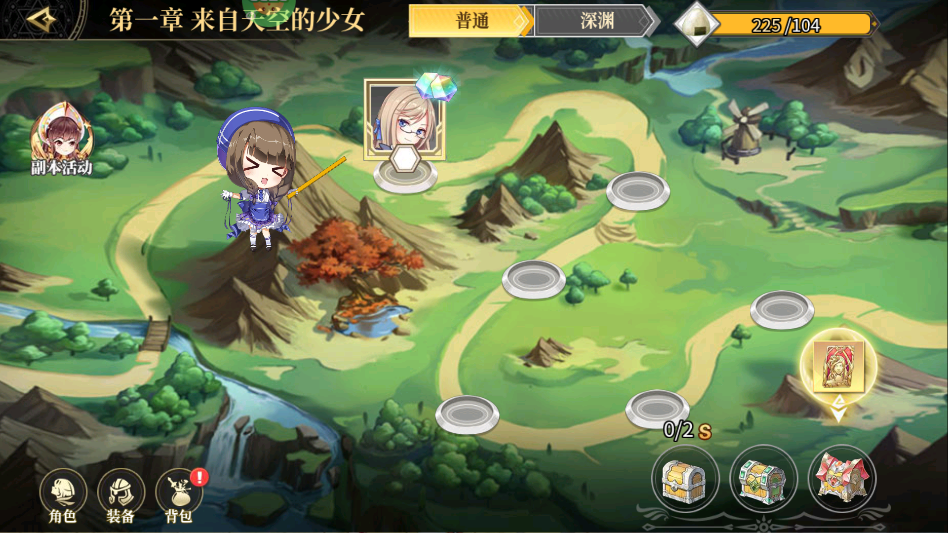Tap the glowing golden card icon
The image size is (948, 533).
coord(838,365)
